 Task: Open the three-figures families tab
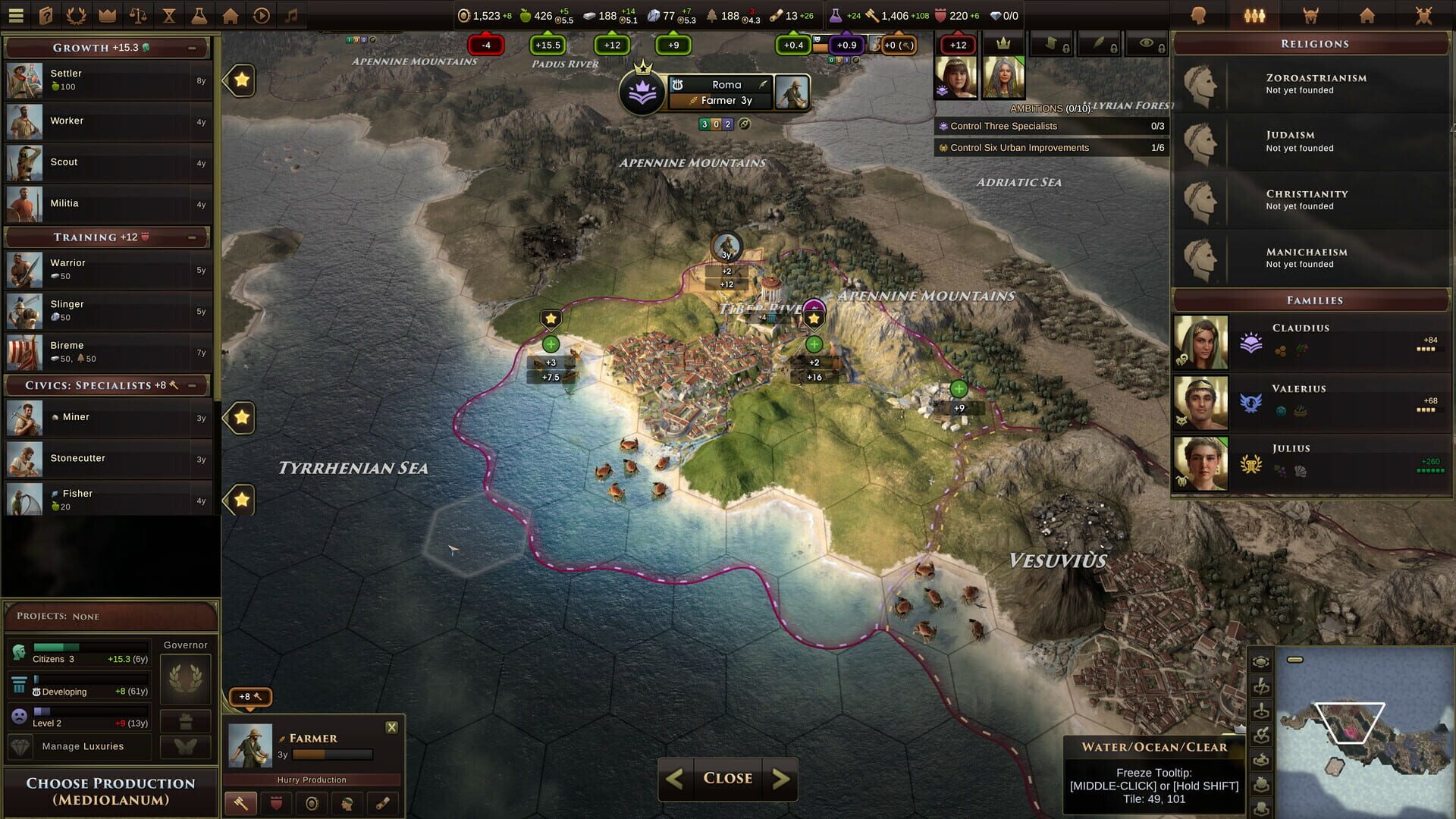[x=1254, y=16]
